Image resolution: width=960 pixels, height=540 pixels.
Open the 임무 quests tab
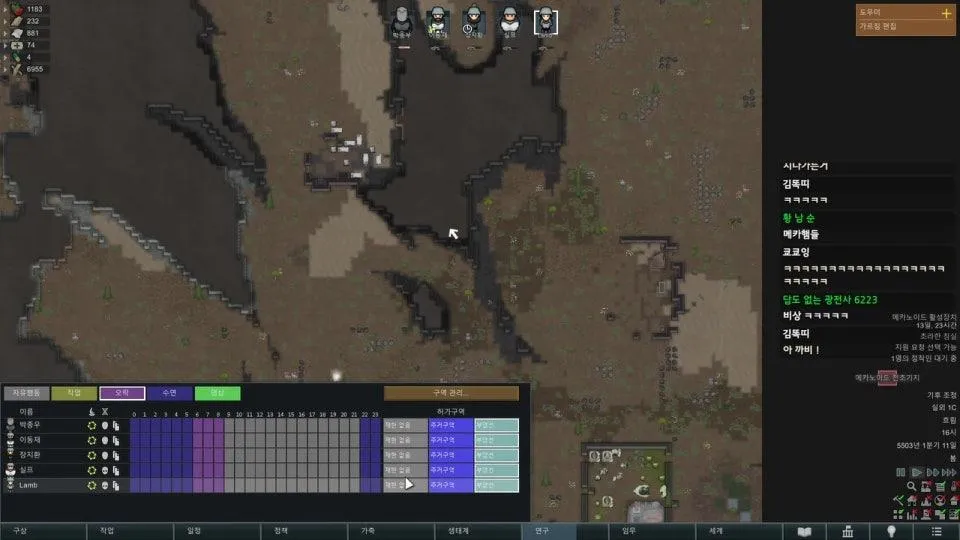[629, 531]
